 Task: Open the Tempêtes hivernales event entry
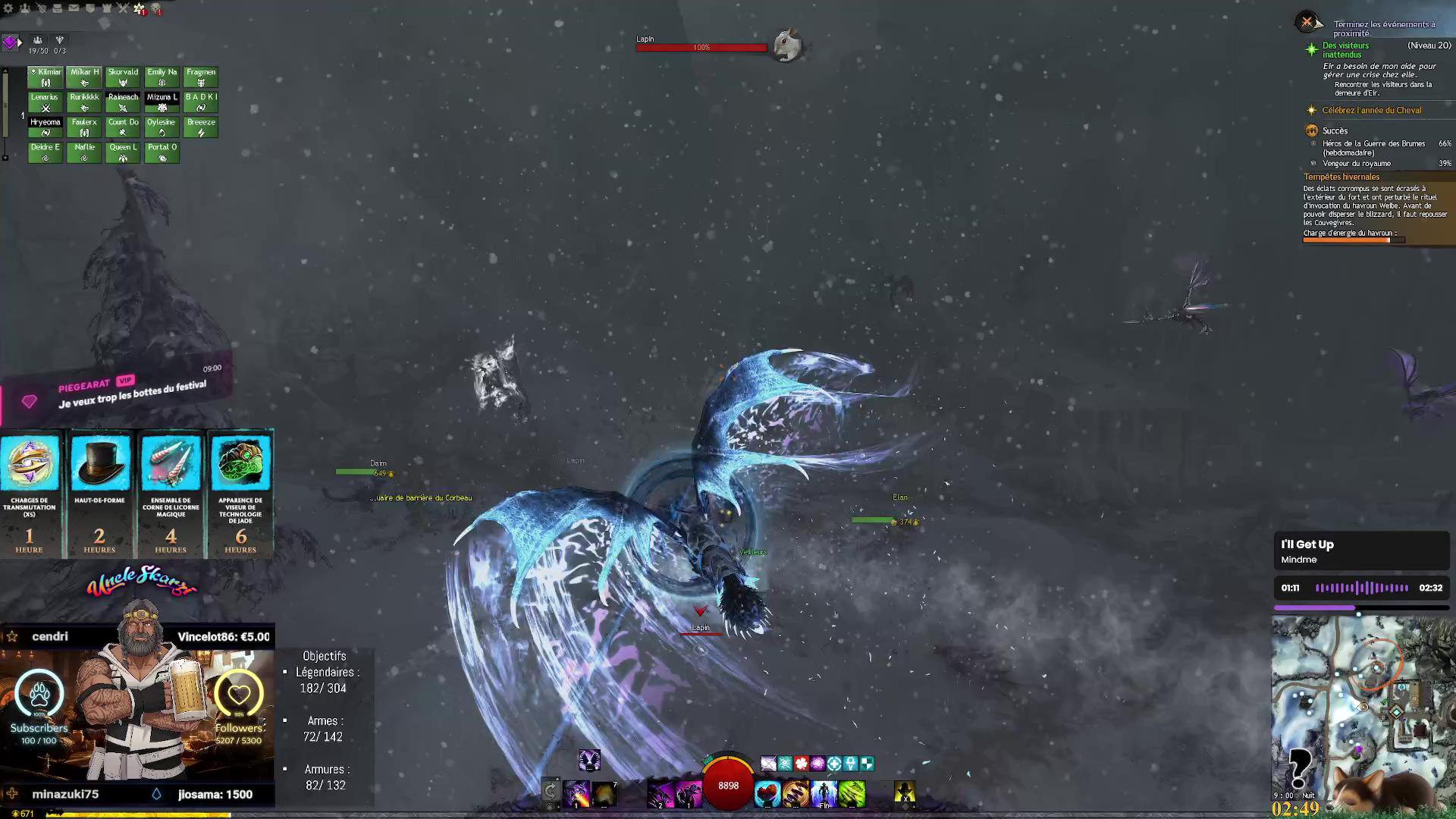coord(1341,177)
